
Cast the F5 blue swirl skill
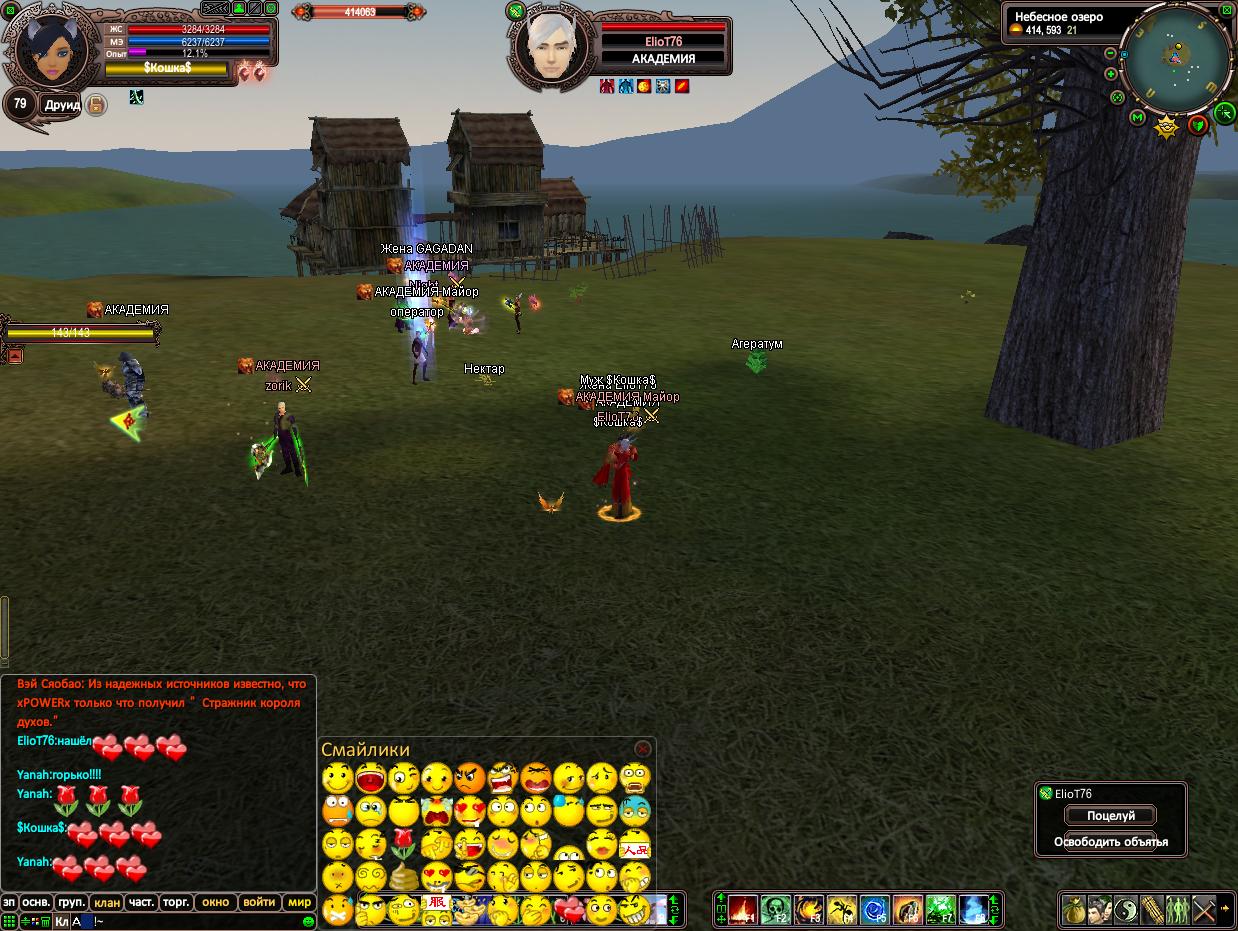[875, 910]
